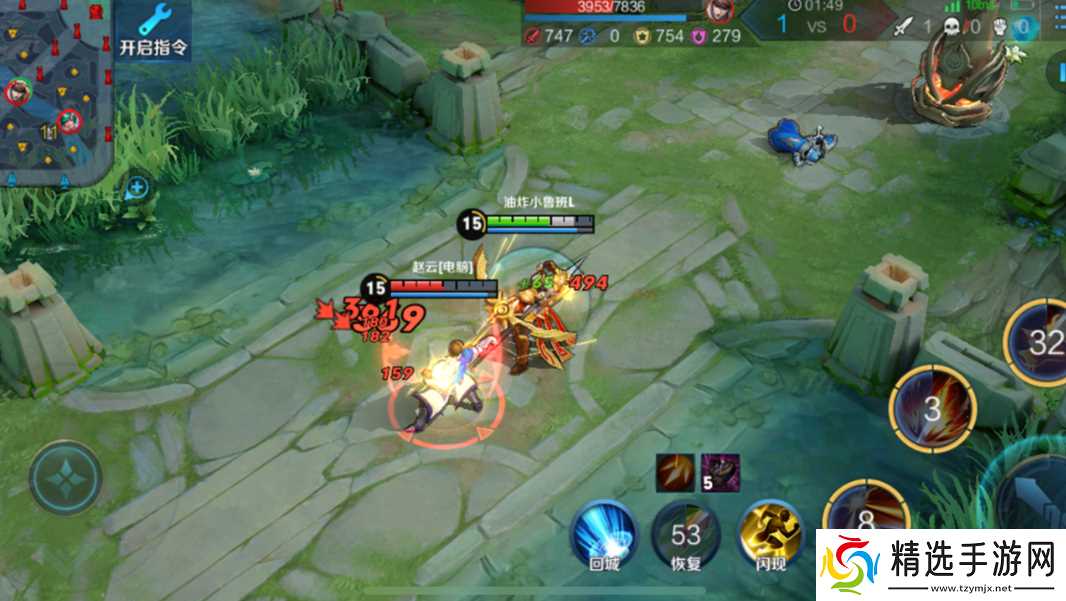Use the 恢复 restore ability

coord(685,535)
